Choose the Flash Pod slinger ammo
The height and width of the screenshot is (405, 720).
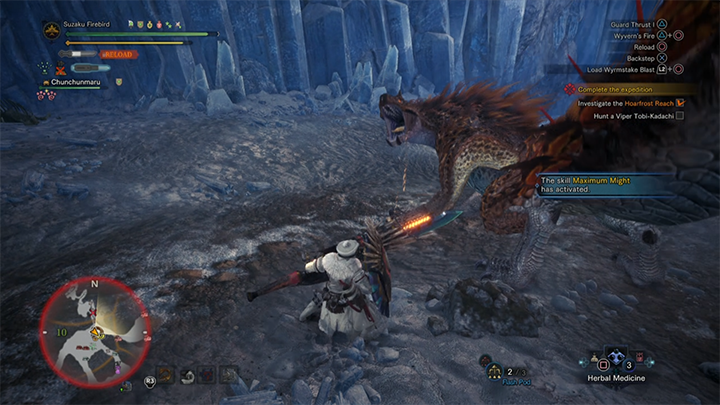[x=494, y=372]
